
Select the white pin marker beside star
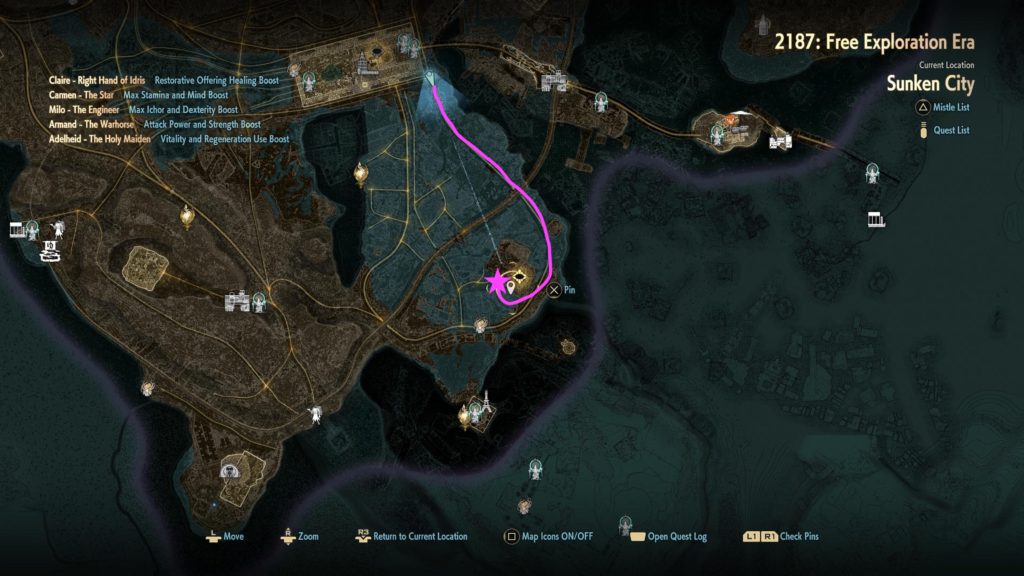coord(512,289)
